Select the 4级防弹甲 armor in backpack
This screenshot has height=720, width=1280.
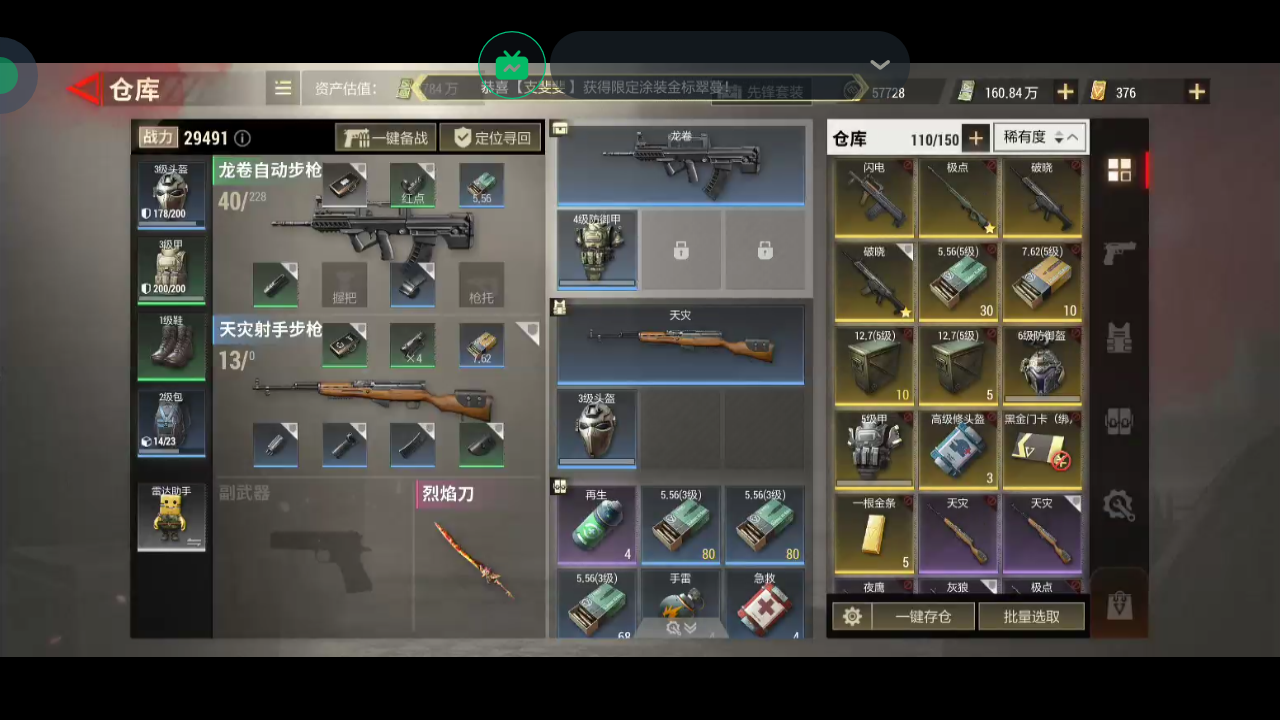click(x=597, y=248)
